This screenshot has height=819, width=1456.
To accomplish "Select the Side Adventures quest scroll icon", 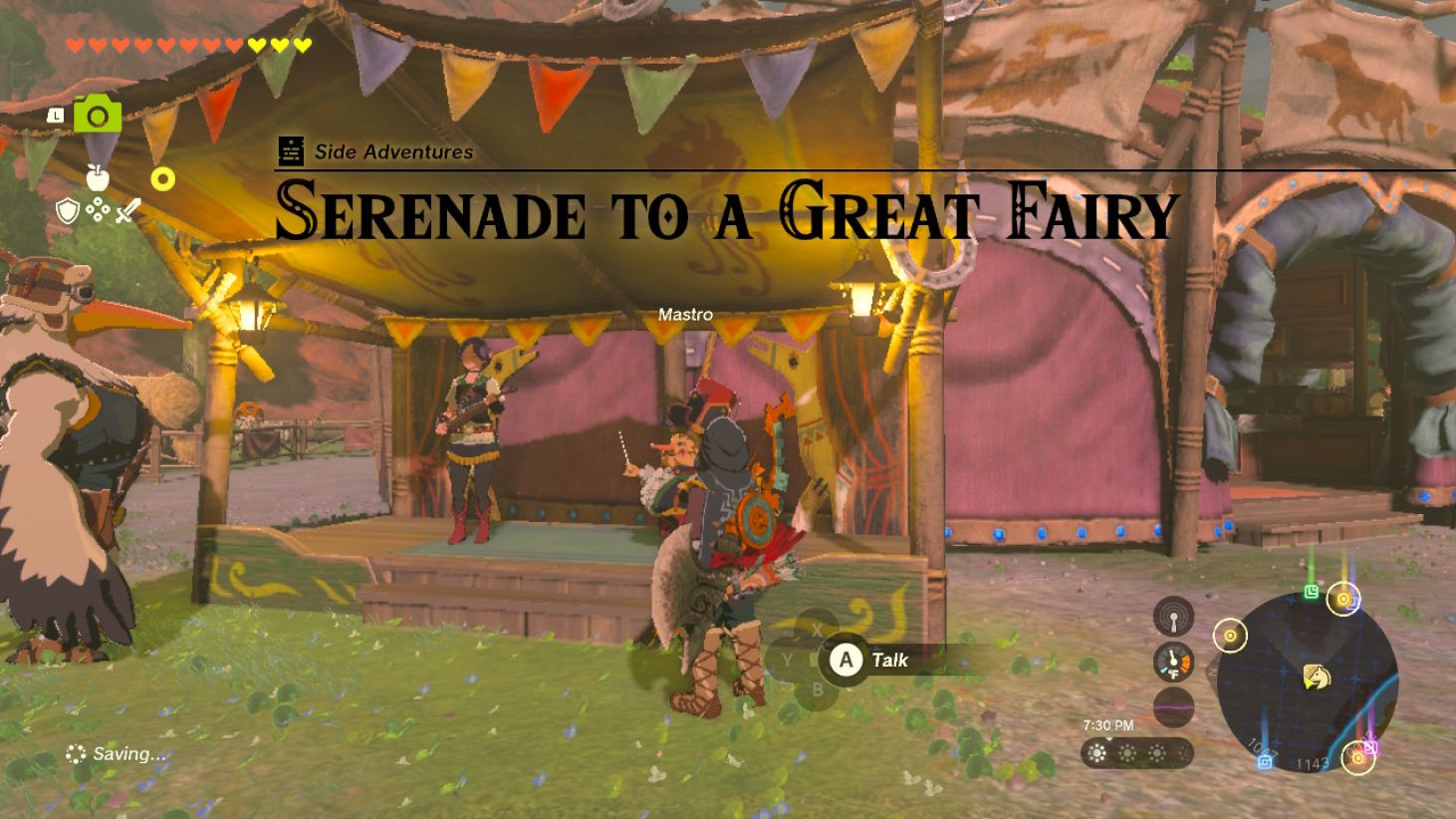I will click(289, 151).
